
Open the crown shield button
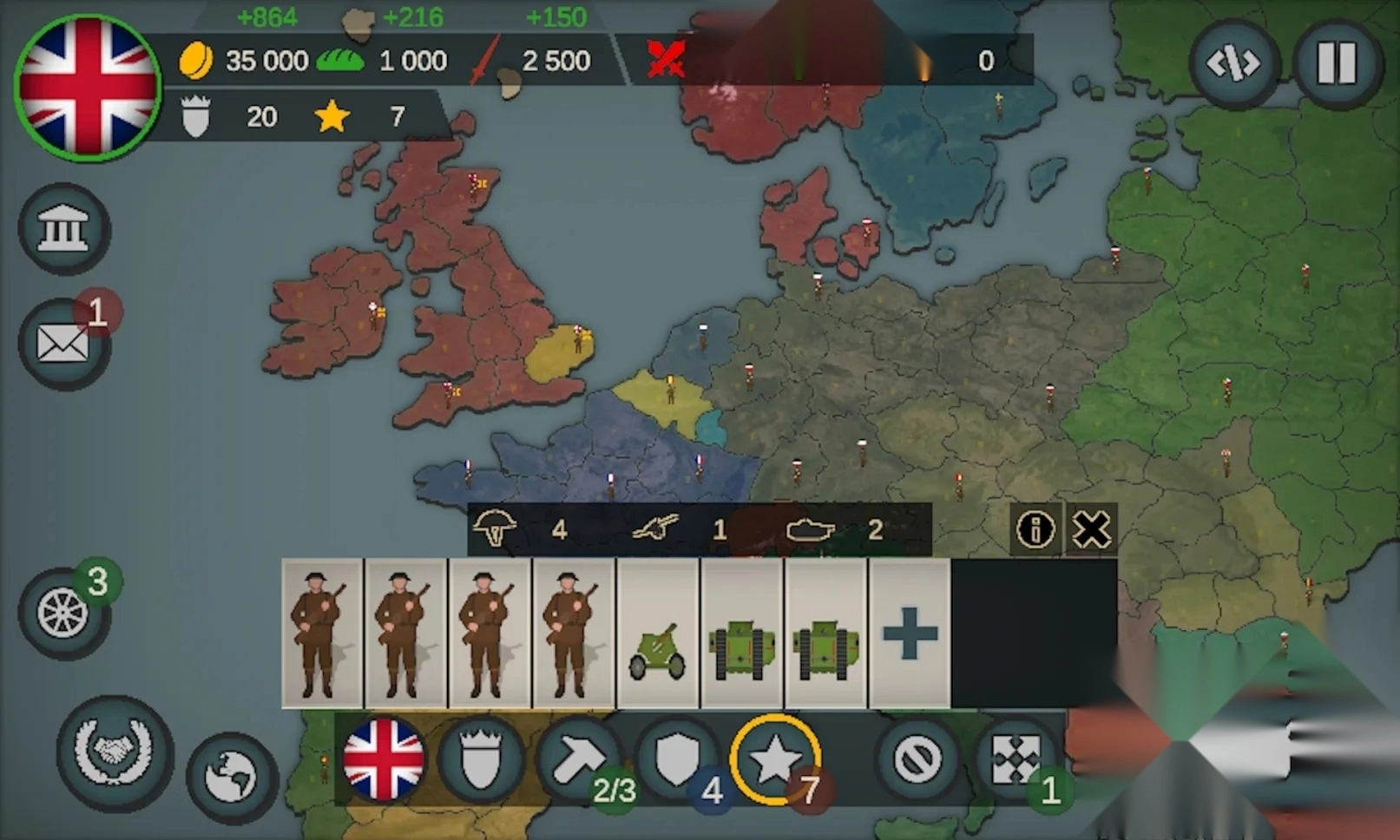point(480,760)
